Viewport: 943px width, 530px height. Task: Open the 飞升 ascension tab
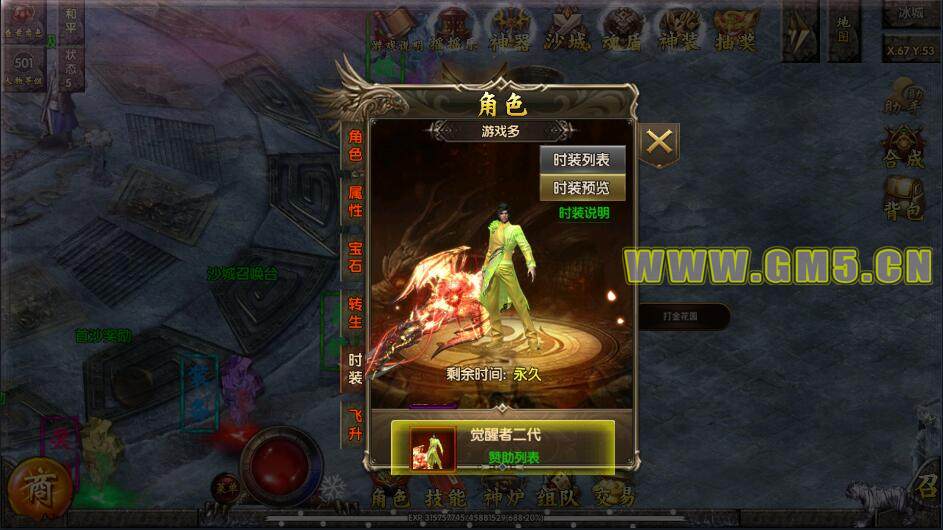(x=355, y=424)
